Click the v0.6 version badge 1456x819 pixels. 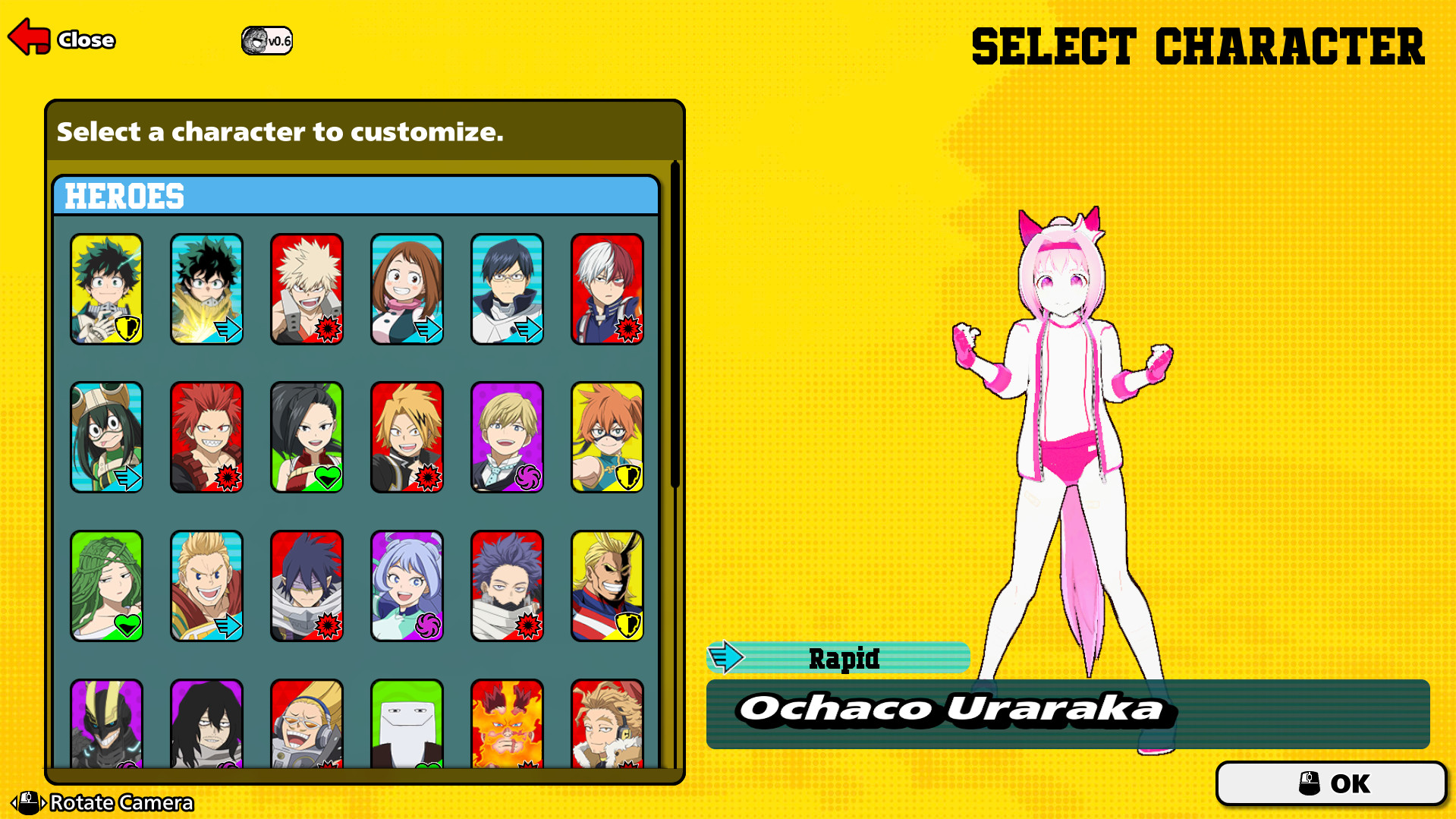(266, 39)
